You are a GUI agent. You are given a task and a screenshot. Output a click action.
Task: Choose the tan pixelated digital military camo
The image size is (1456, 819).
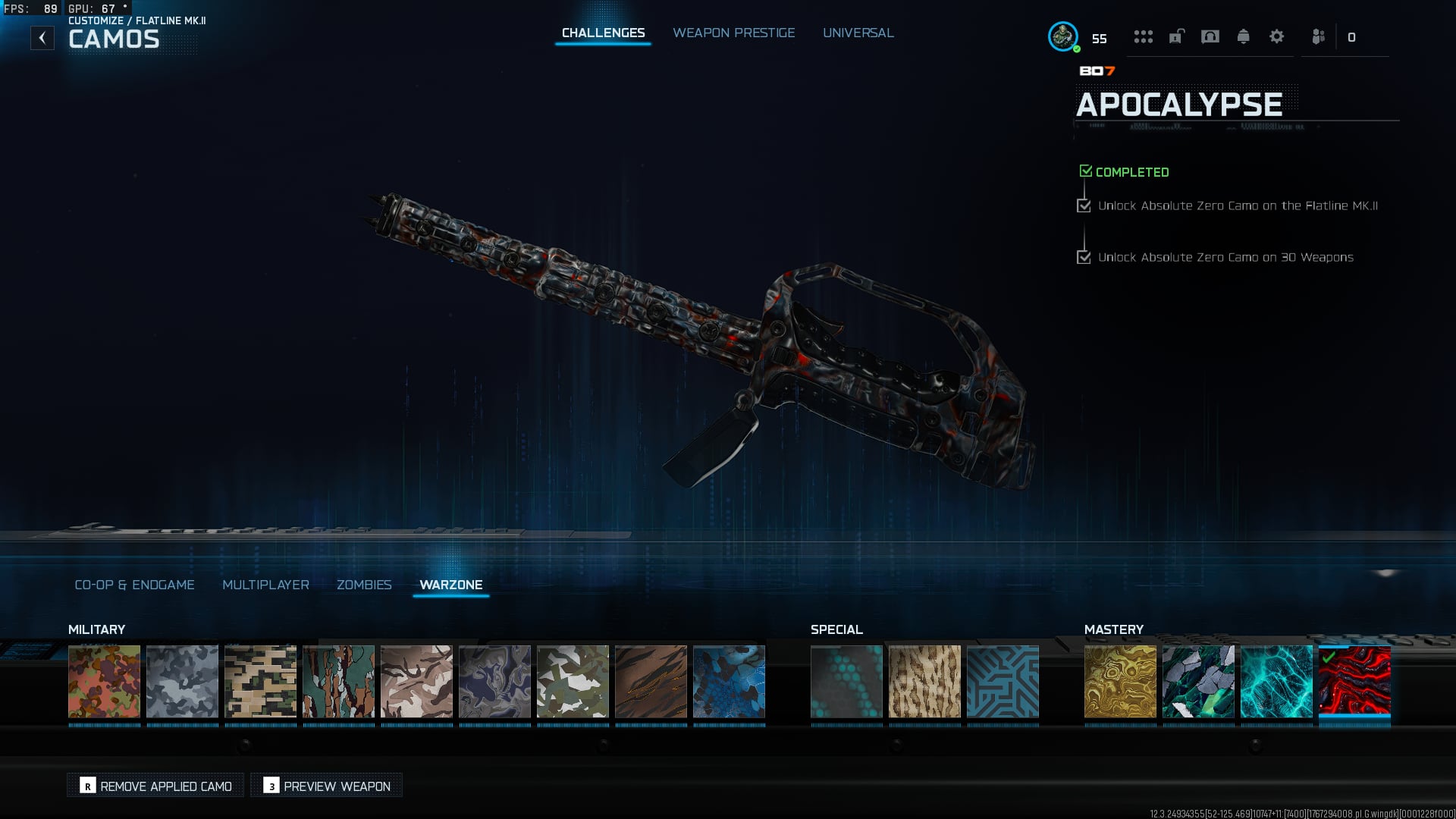coord(260,681)
